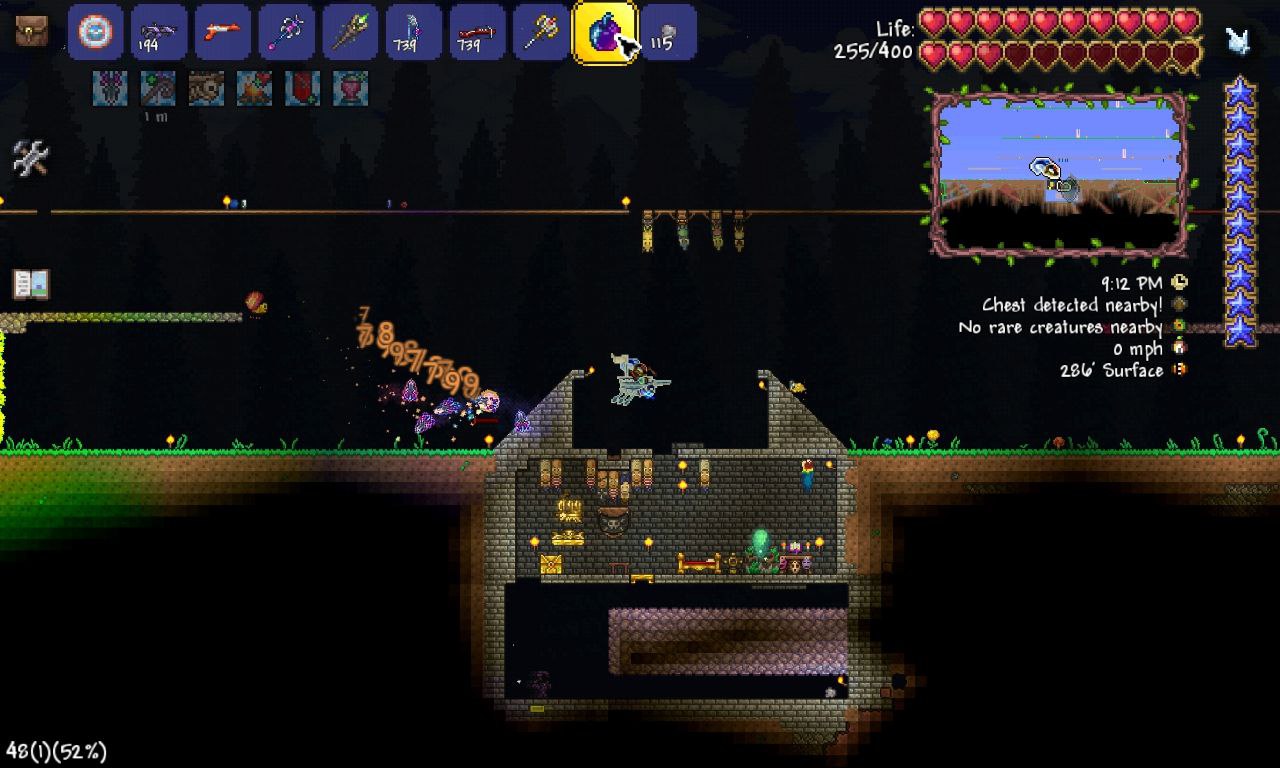
Task: Click the cursor arrow icon at top-right edge
Action: (x=1240, y=38)
